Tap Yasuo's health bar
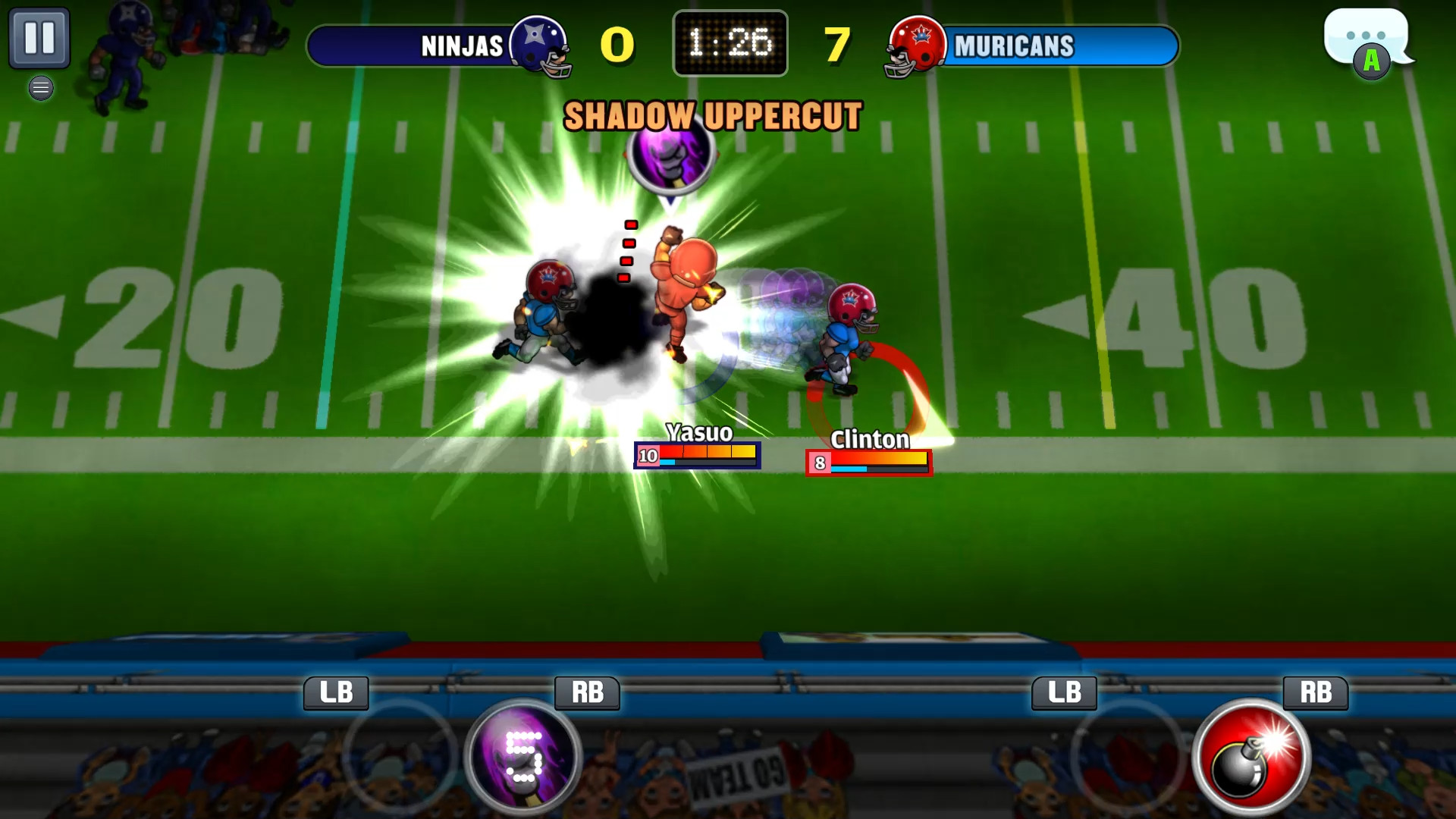 coord(698,456)
